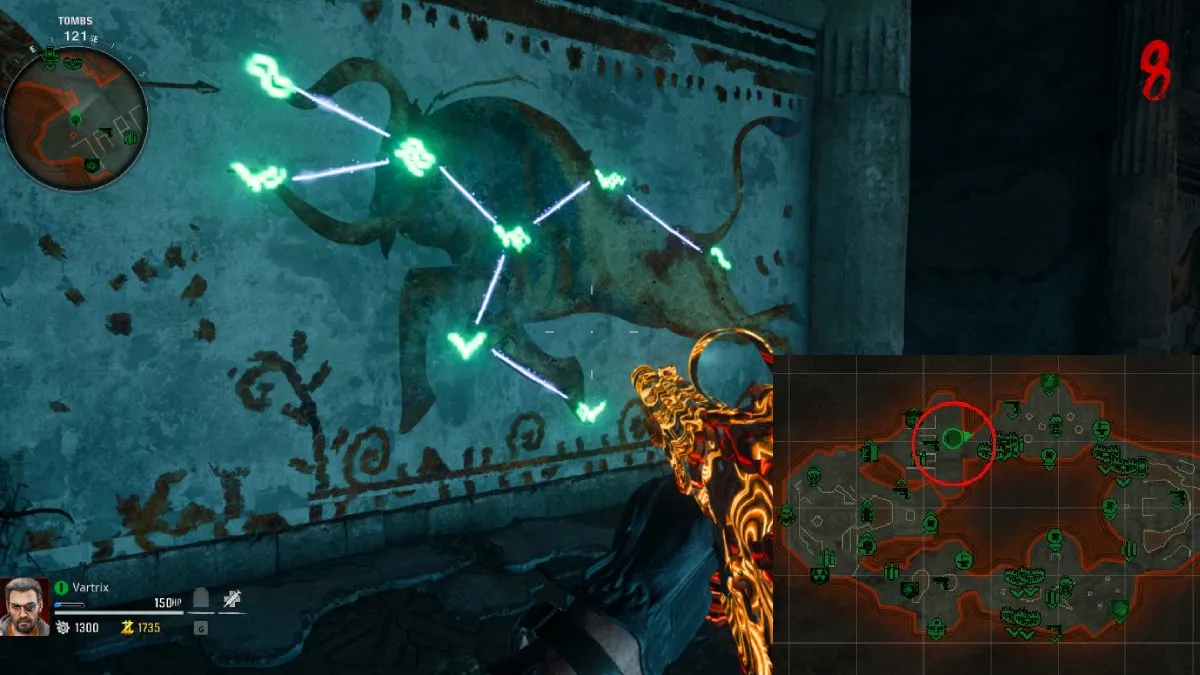Screen dimensions: 1200x675
Task: Click the green squad badge beside Vartrix
Action: click(62, 588)
